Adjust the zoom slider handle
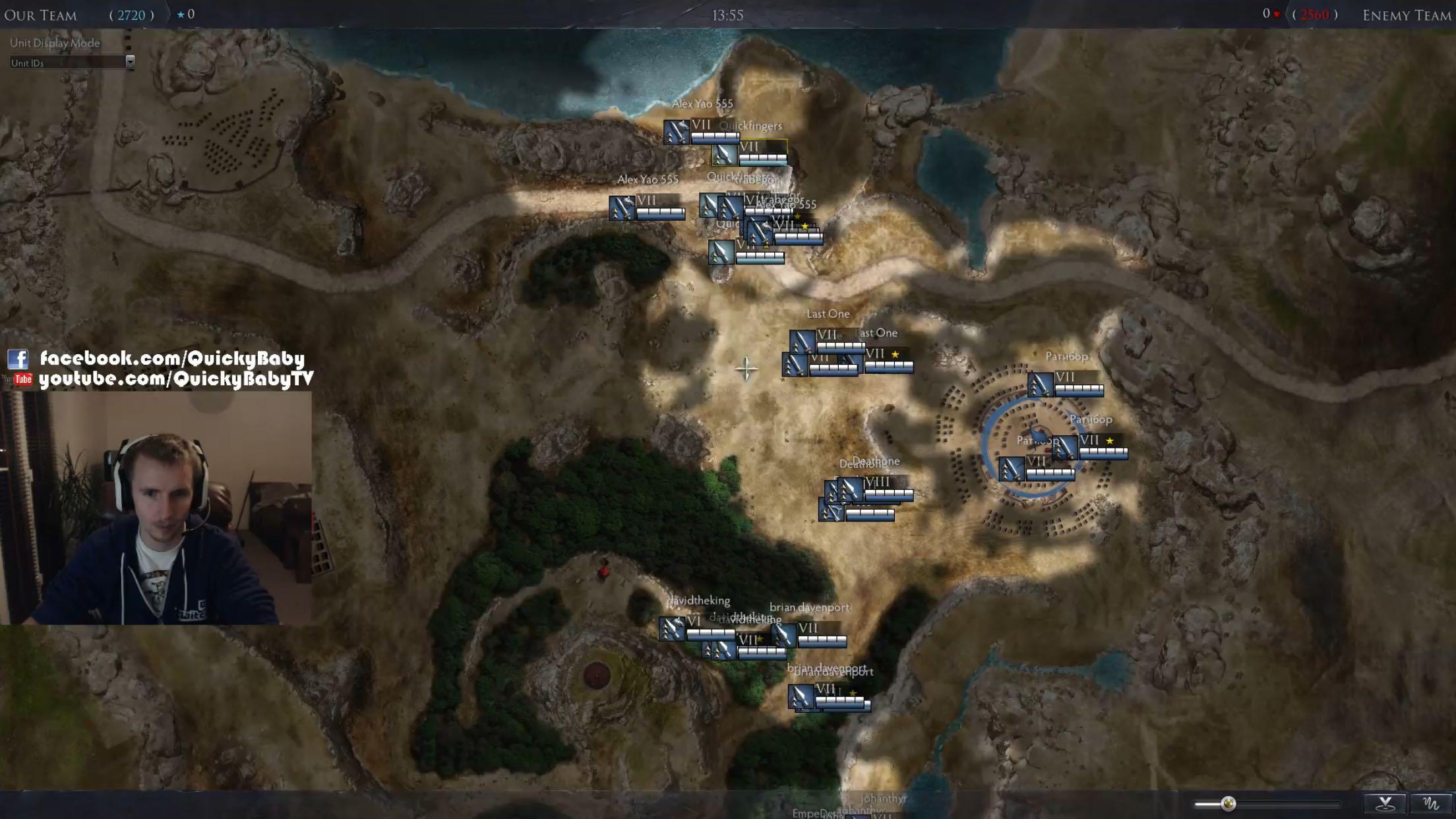The image size is (1456, 819). [x=1228, y=803]
